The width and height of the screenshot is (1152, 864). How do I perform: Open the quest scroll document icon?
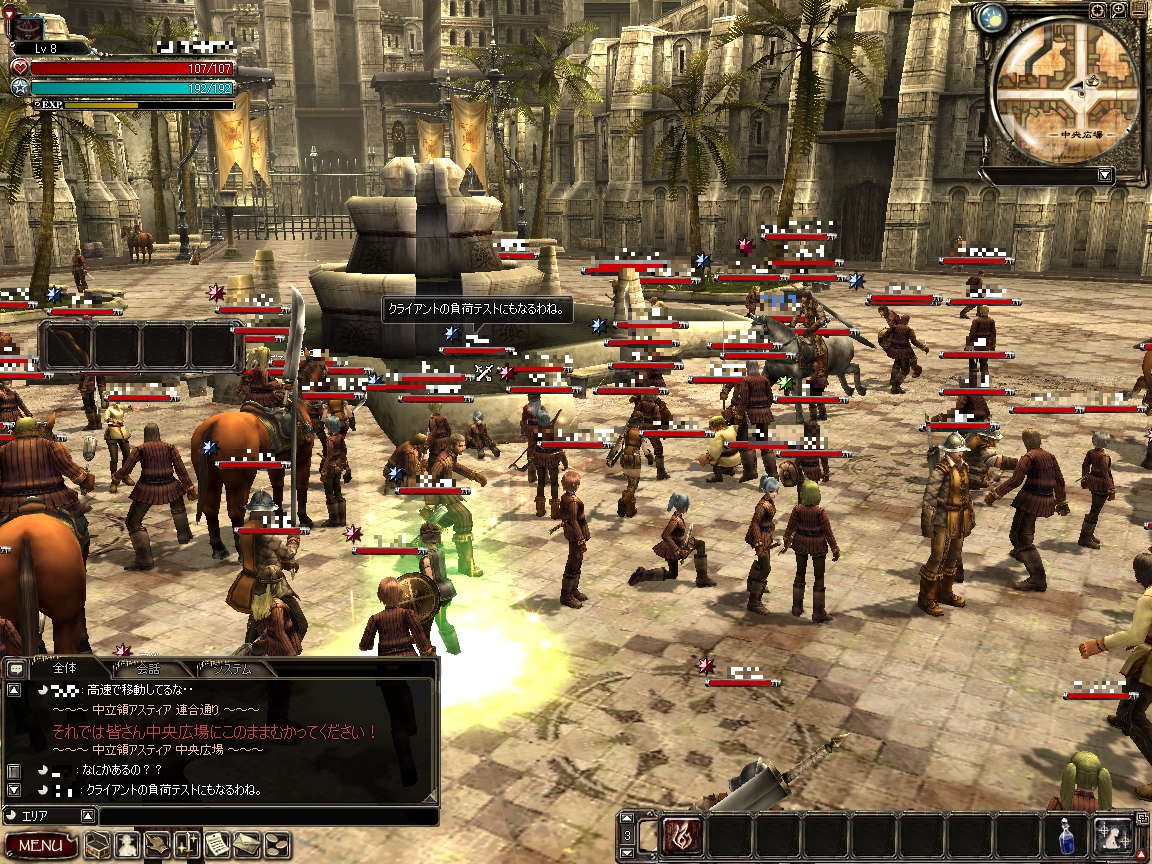(218, 845)
